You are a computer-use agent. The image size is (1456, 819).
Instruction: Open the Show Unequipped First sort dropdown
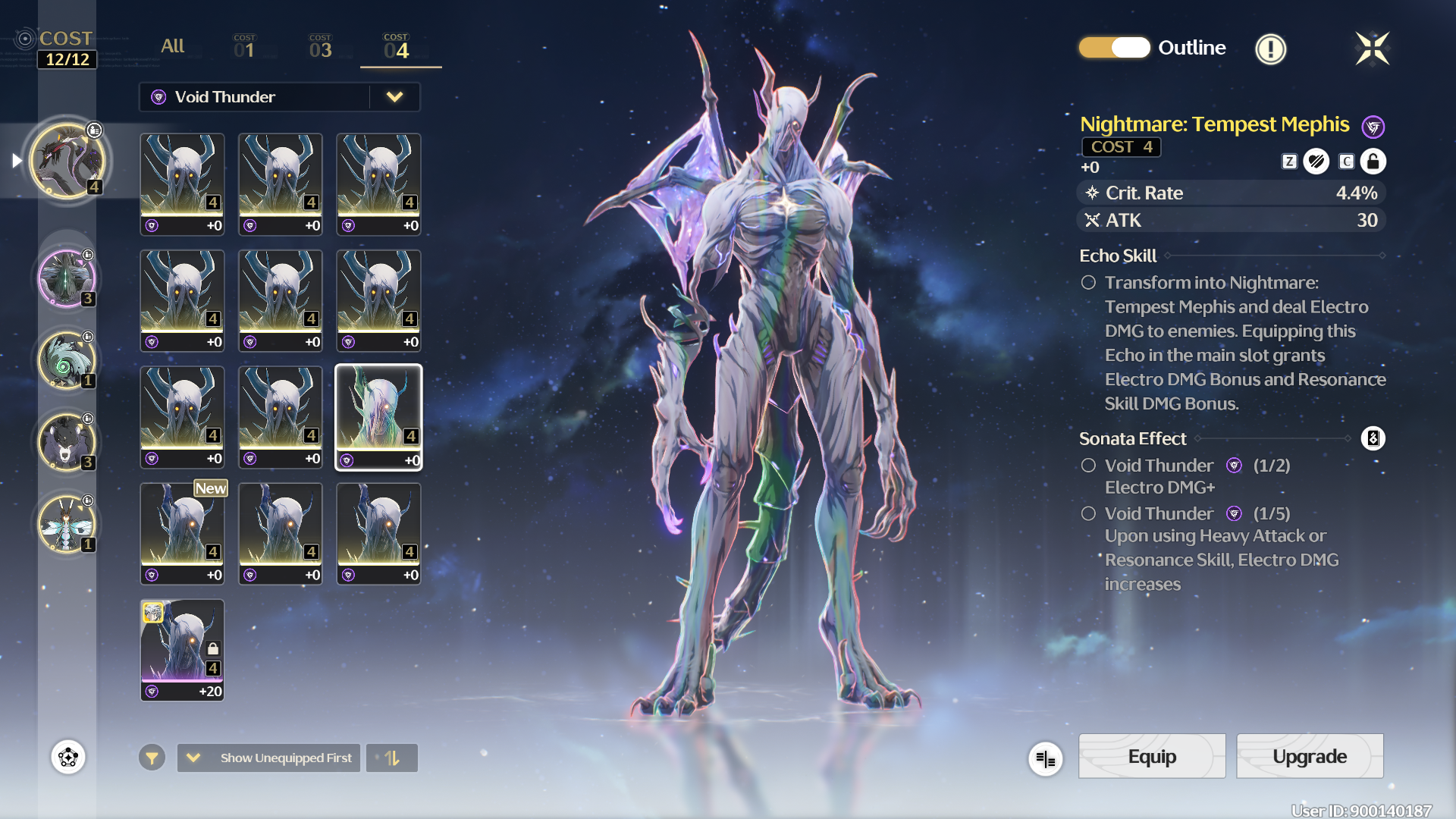[270, 758]
